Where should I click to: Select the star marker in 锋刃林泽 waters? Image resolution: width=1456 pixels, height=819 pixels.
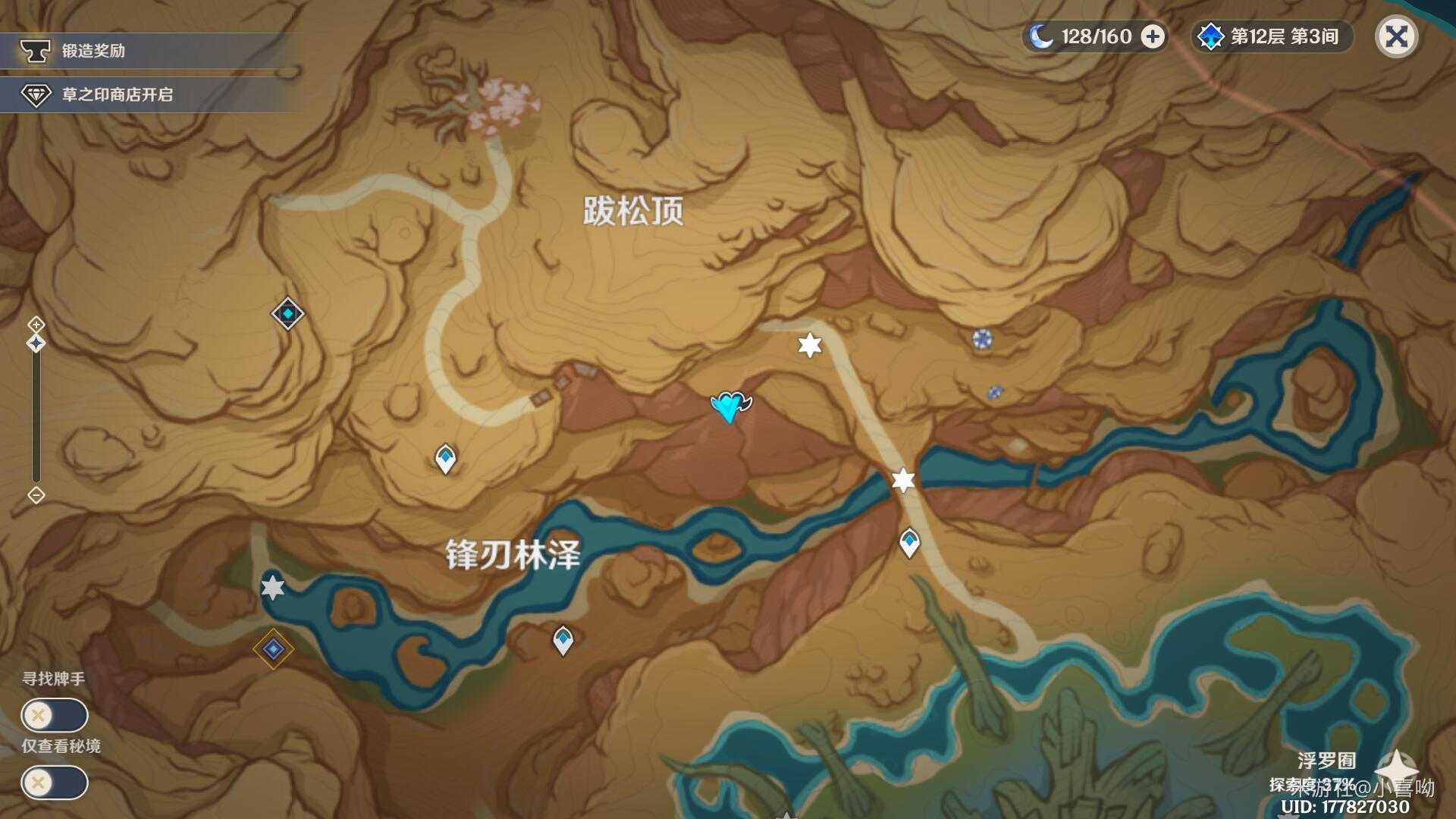[271, 588]
